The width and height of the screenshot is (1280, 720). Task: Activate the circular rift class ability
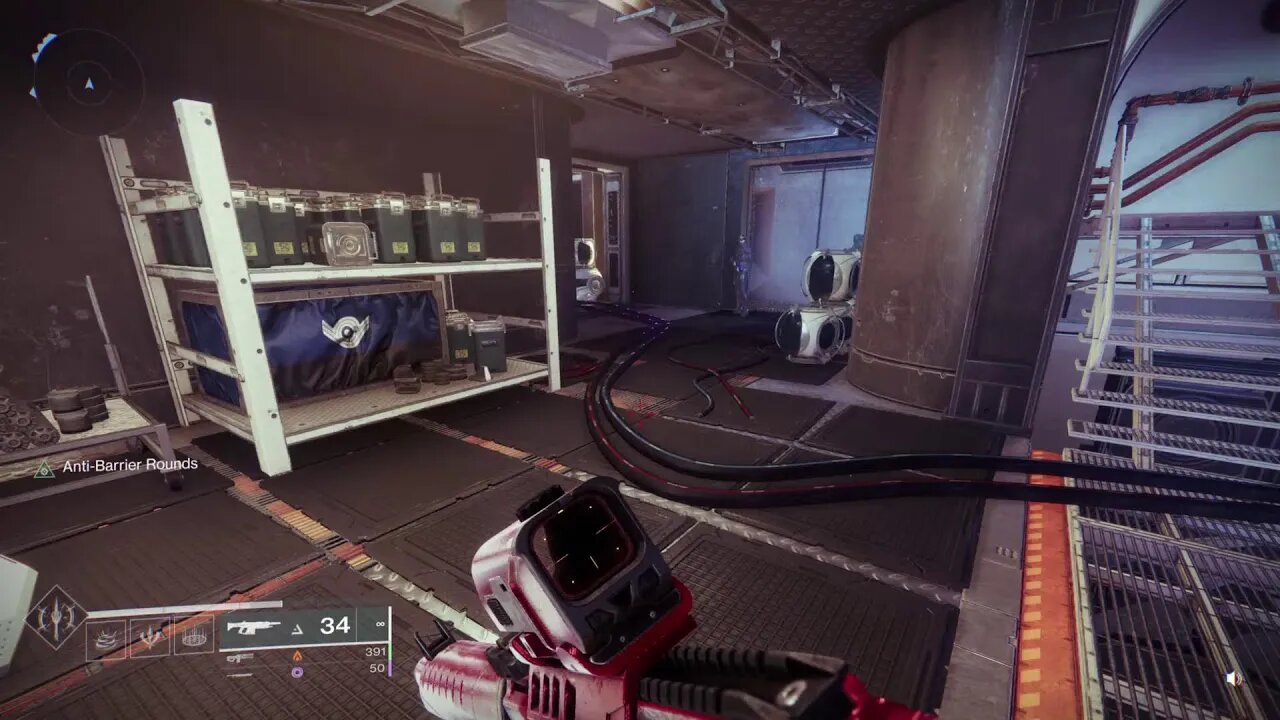point(195,639)
